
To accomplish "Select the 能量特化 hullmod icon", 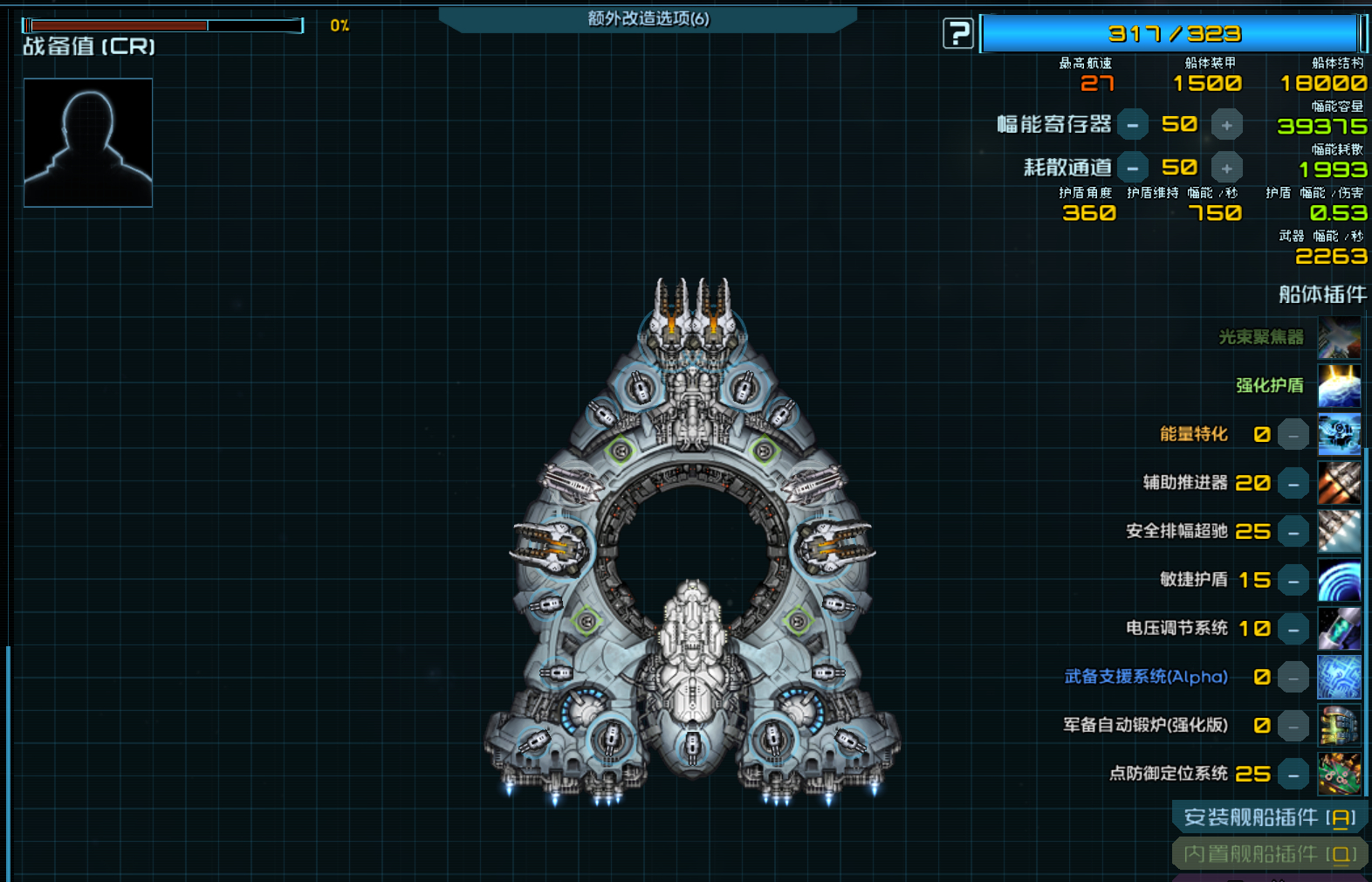I will click(1339, 434).
